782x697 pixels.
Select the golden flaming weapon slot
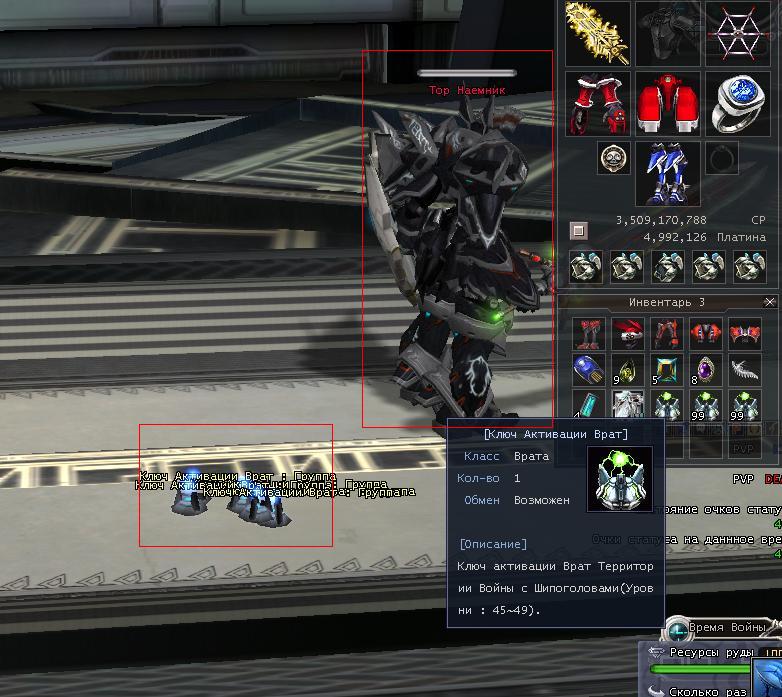click(x=597, y=33)
